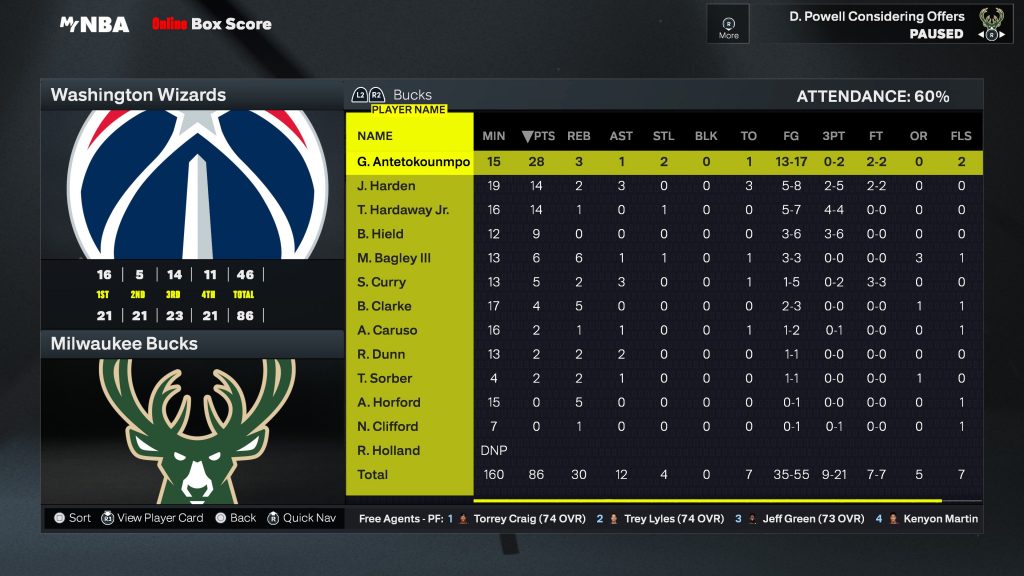This screenshot has height=576, width=1024.
Task: Pick A. Caruso from the box score
Action: [x=387, y=330]
